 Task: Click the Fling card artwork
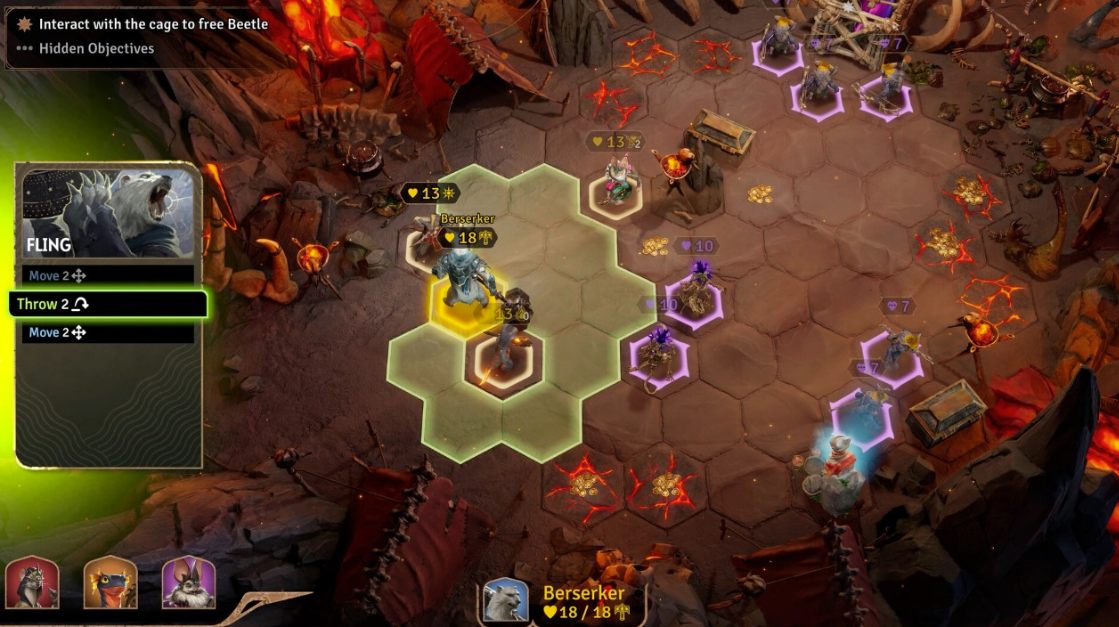pyautogui.click(x=108, y=212)
